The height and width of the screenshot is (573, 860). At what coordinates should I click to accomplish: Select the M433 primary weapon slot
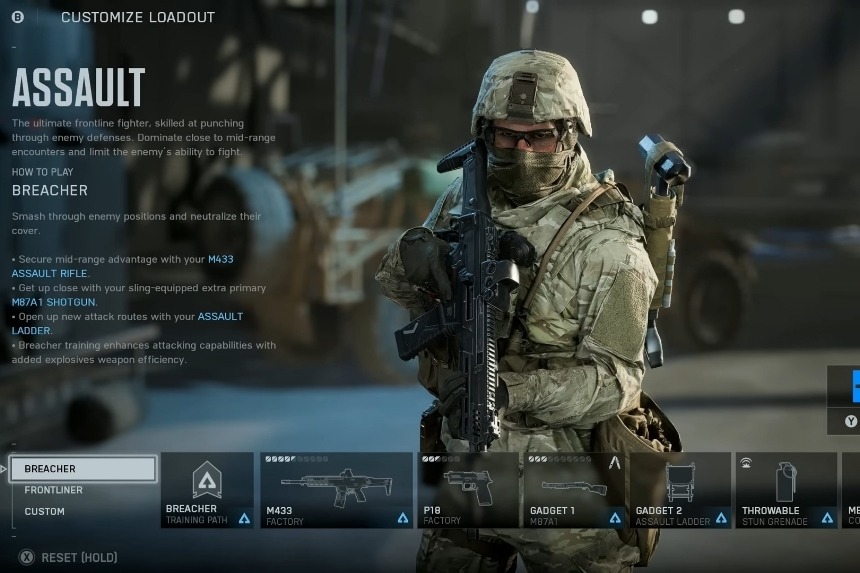[336, 490]
